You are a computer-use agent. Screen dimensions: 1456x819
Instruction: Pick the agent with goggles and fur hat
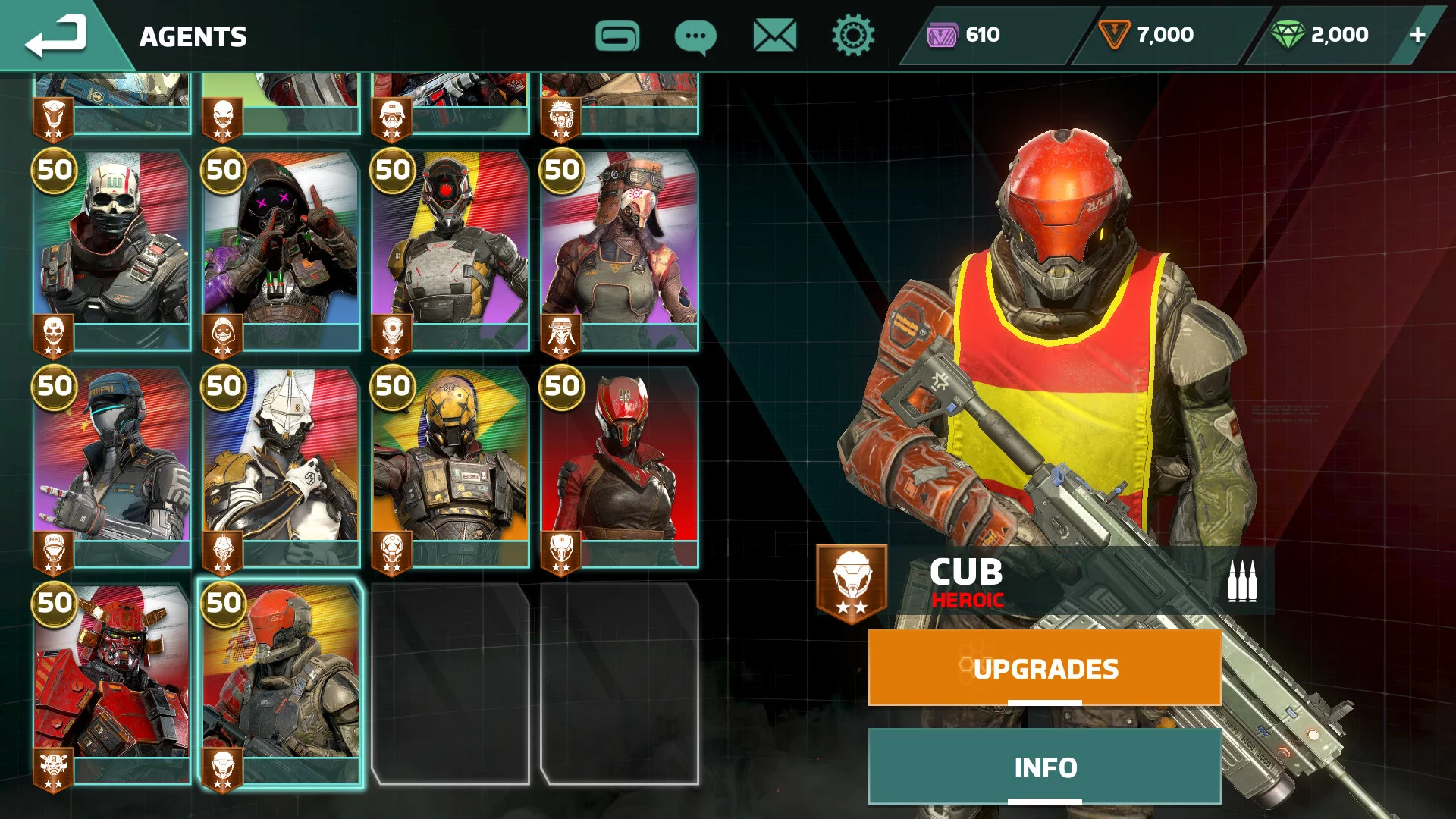click(x=620, y=250)
